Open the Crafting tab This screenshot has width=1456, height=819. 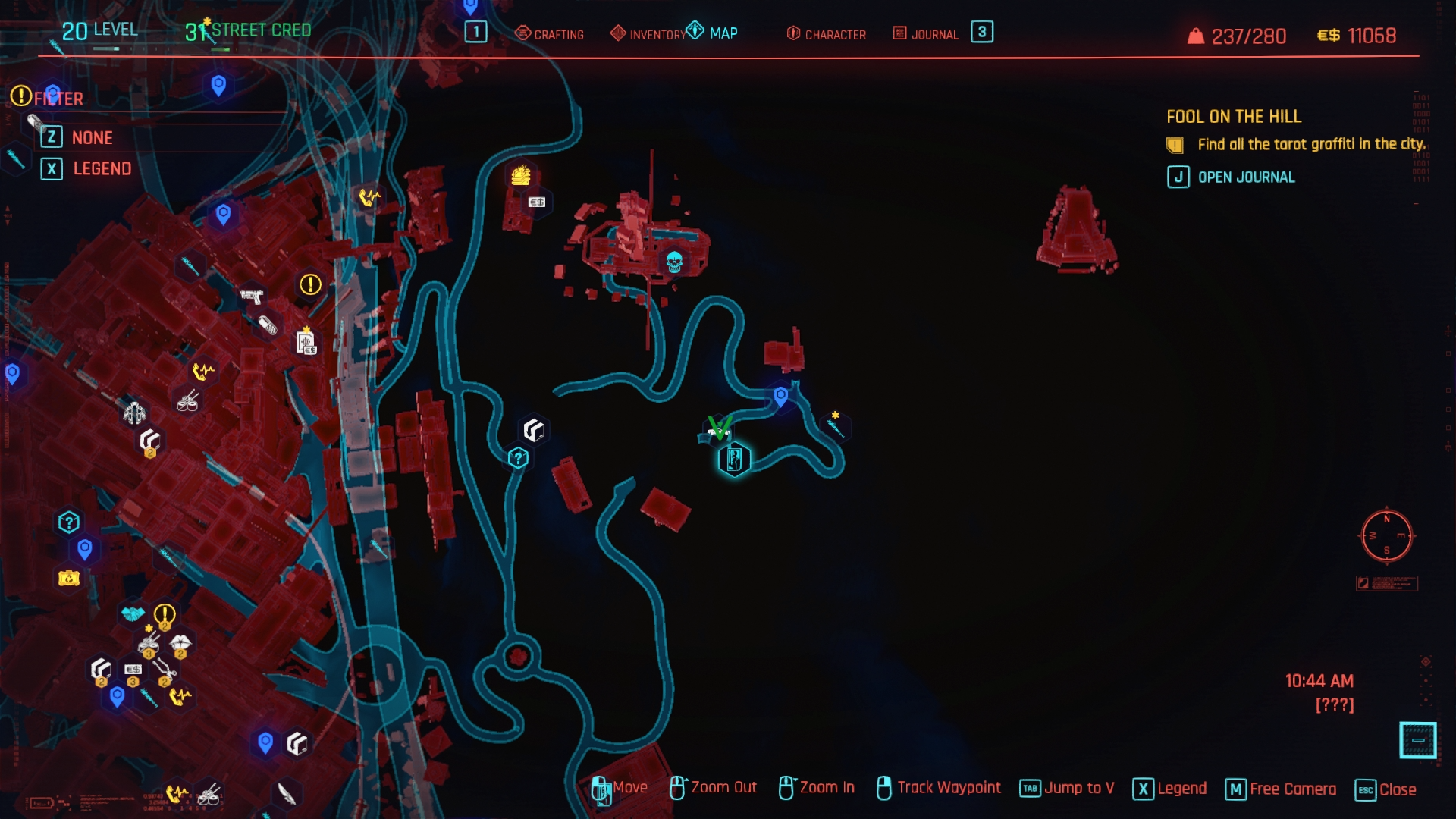coord(550,34)
